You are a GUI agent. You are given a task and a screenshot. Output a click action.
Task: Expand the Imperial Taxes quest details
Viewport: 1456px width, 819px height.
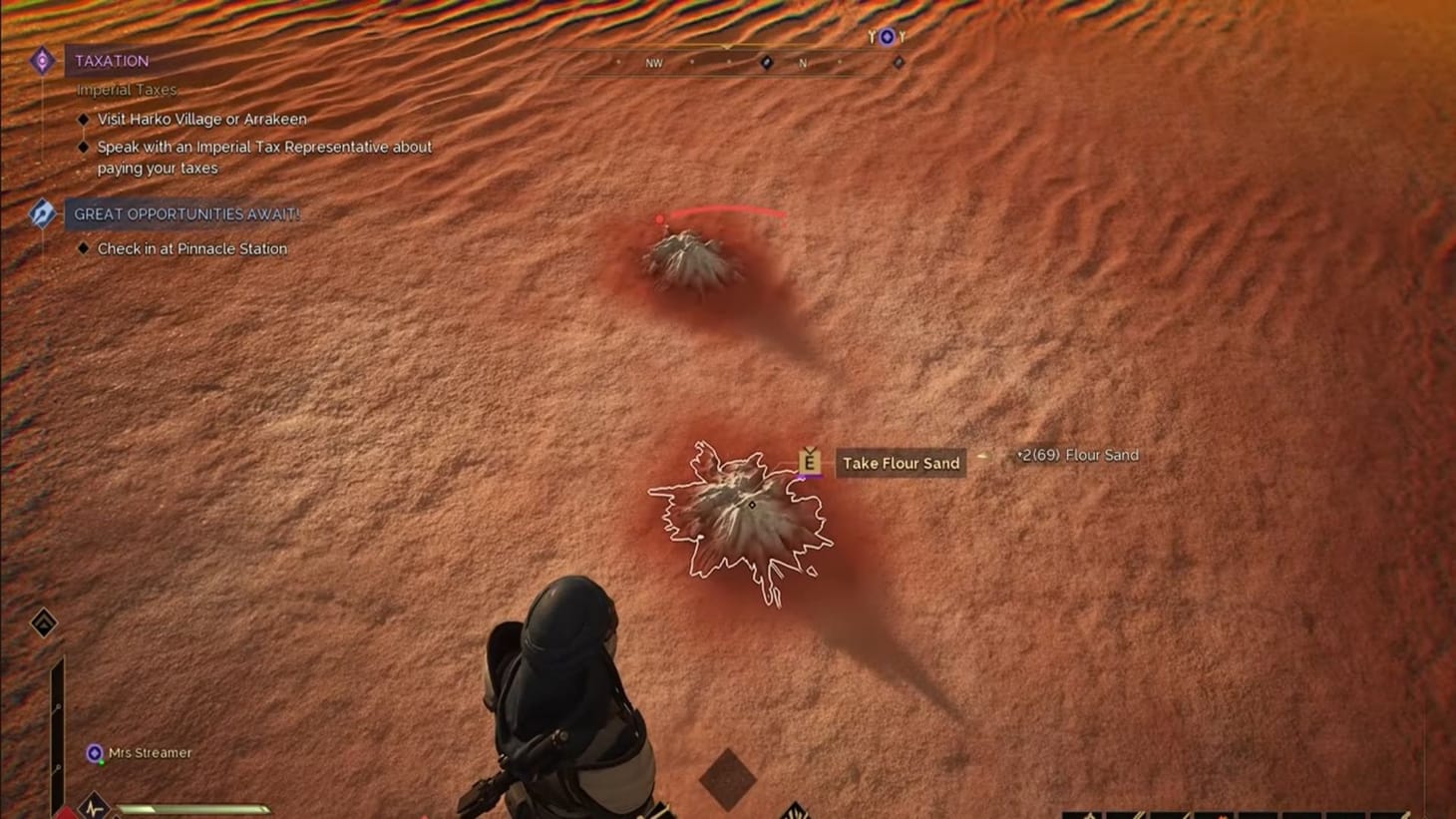coord(127,90)
